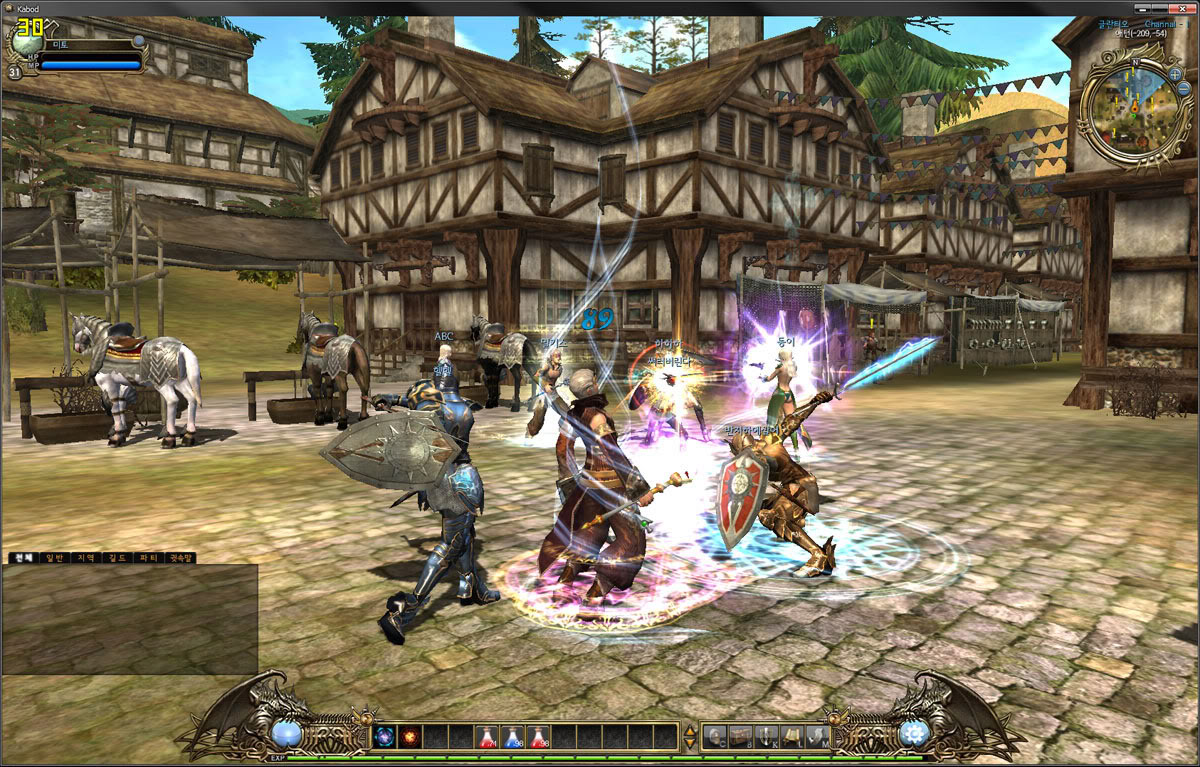The width and height of the screenshot is (1200, 767).
Task: Open the gear settings orb button
Action: [x=914, y=734]
